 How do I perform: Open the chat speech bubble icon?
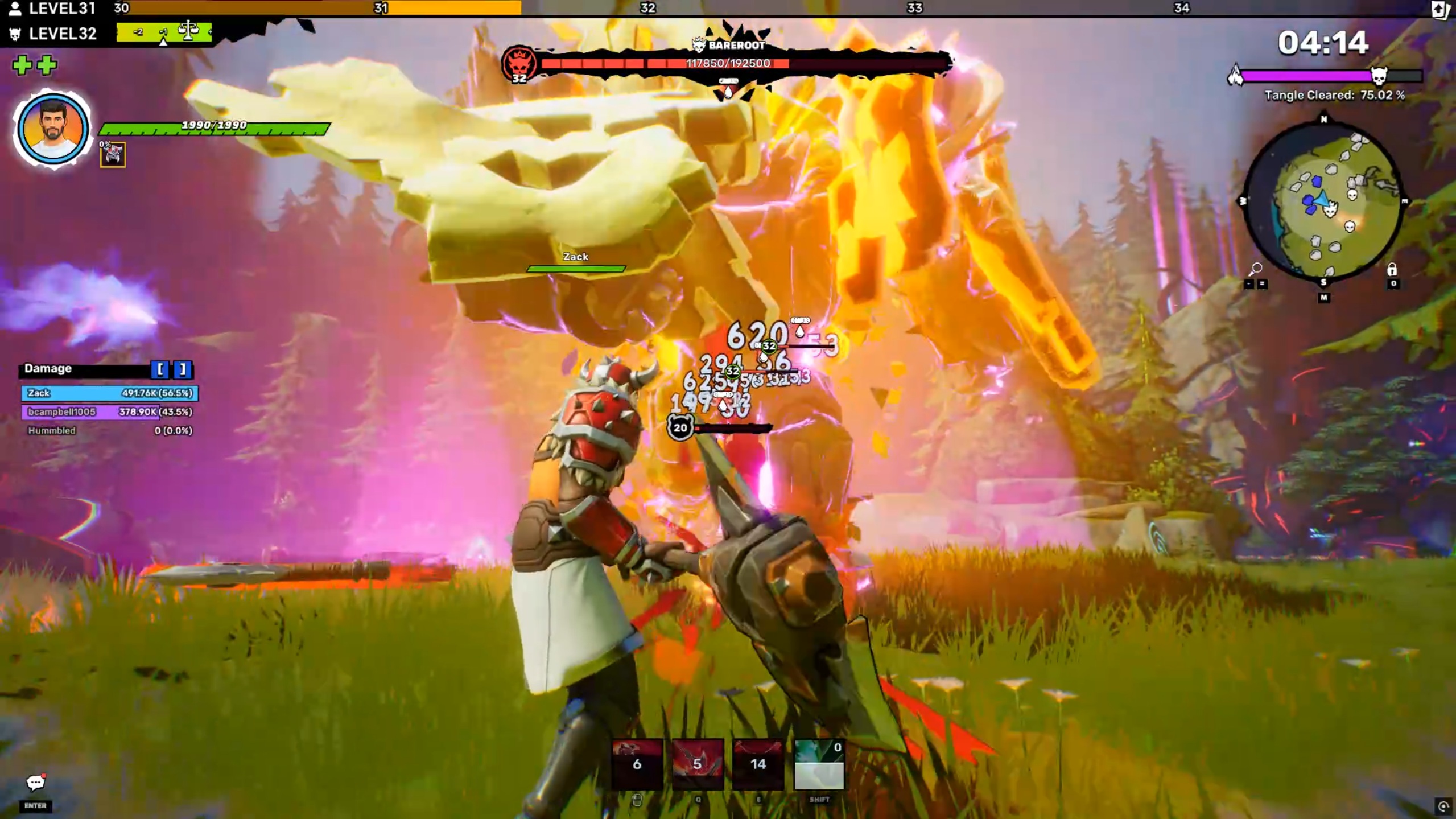(x=35, y=783)
